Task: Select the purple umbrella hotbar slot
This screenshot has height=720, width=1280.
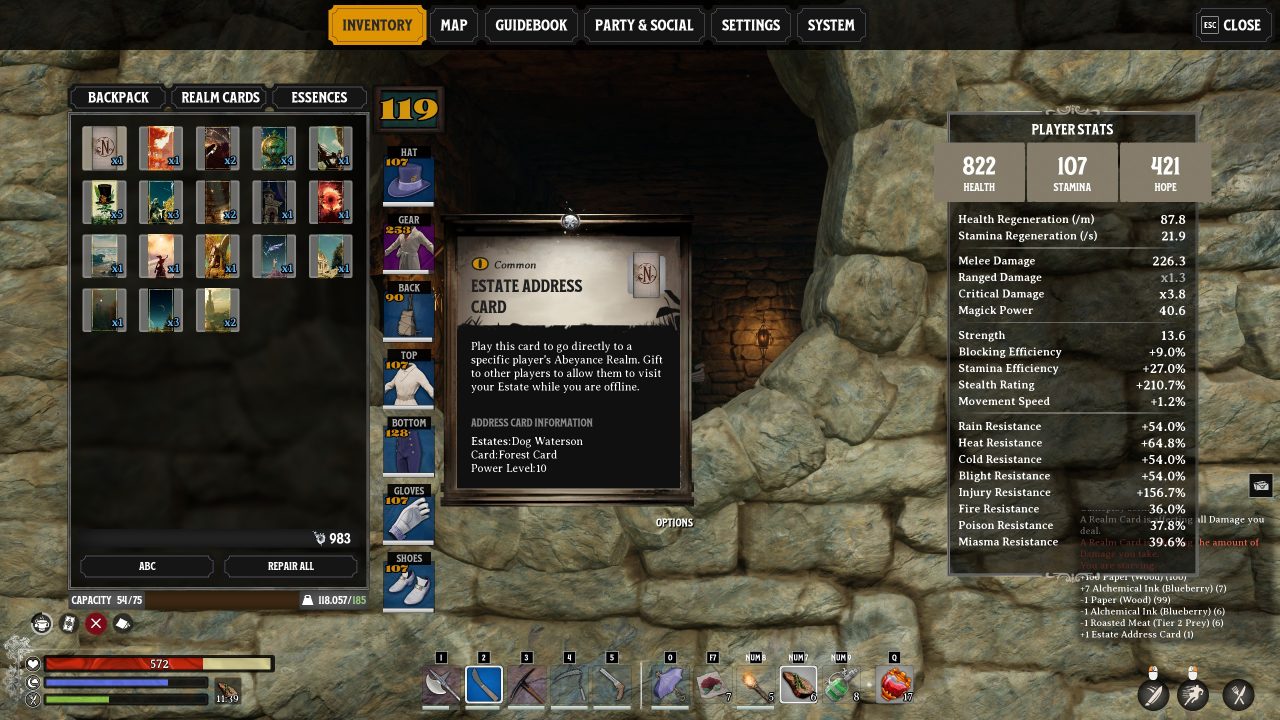Action: click(670, 685)
